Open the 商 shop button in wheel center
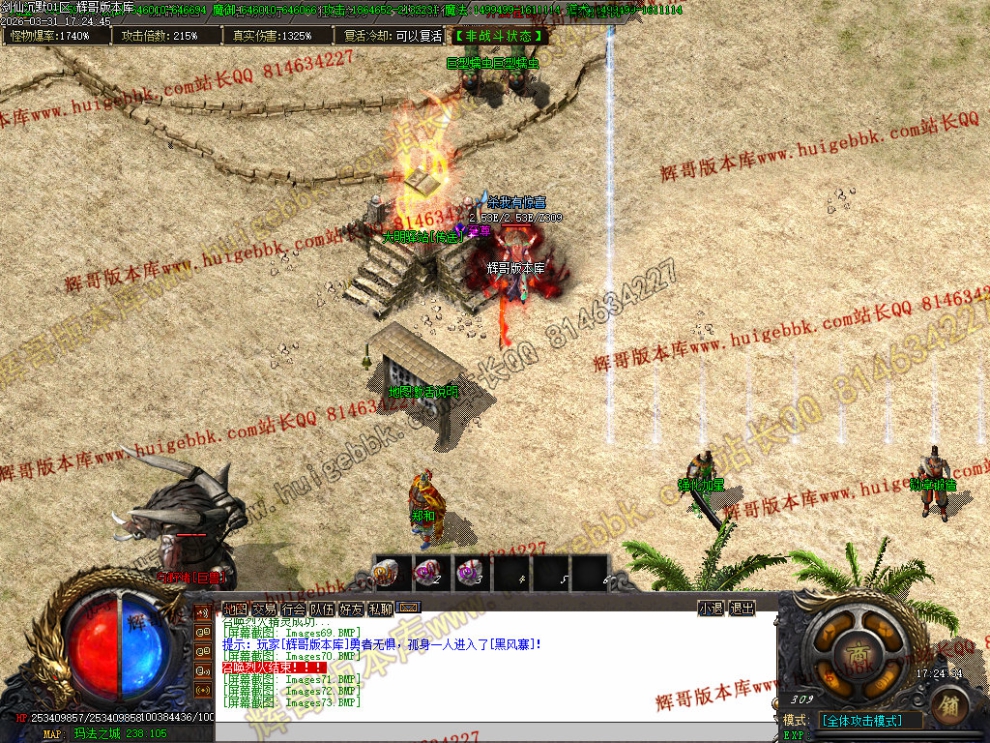The image size is (990, 743). point(859,653)
